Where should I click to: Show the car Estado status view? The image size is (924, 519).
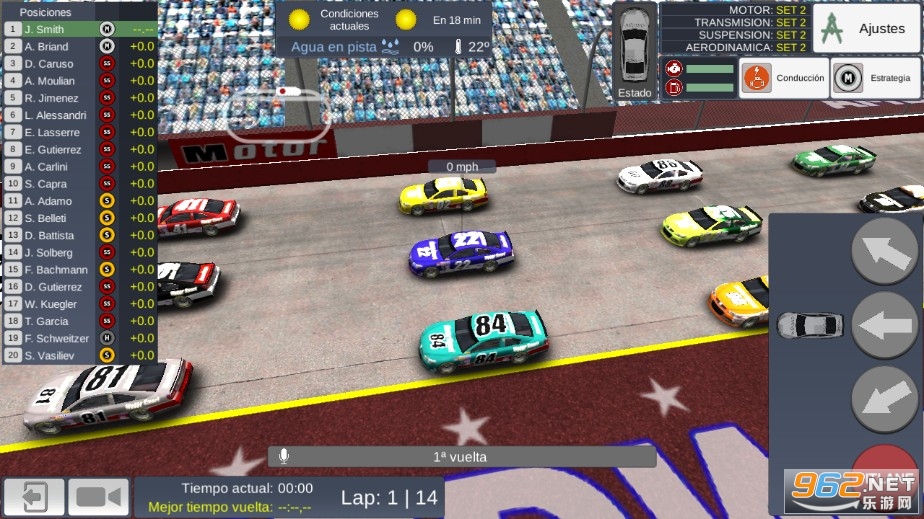(x=634, y=52)
